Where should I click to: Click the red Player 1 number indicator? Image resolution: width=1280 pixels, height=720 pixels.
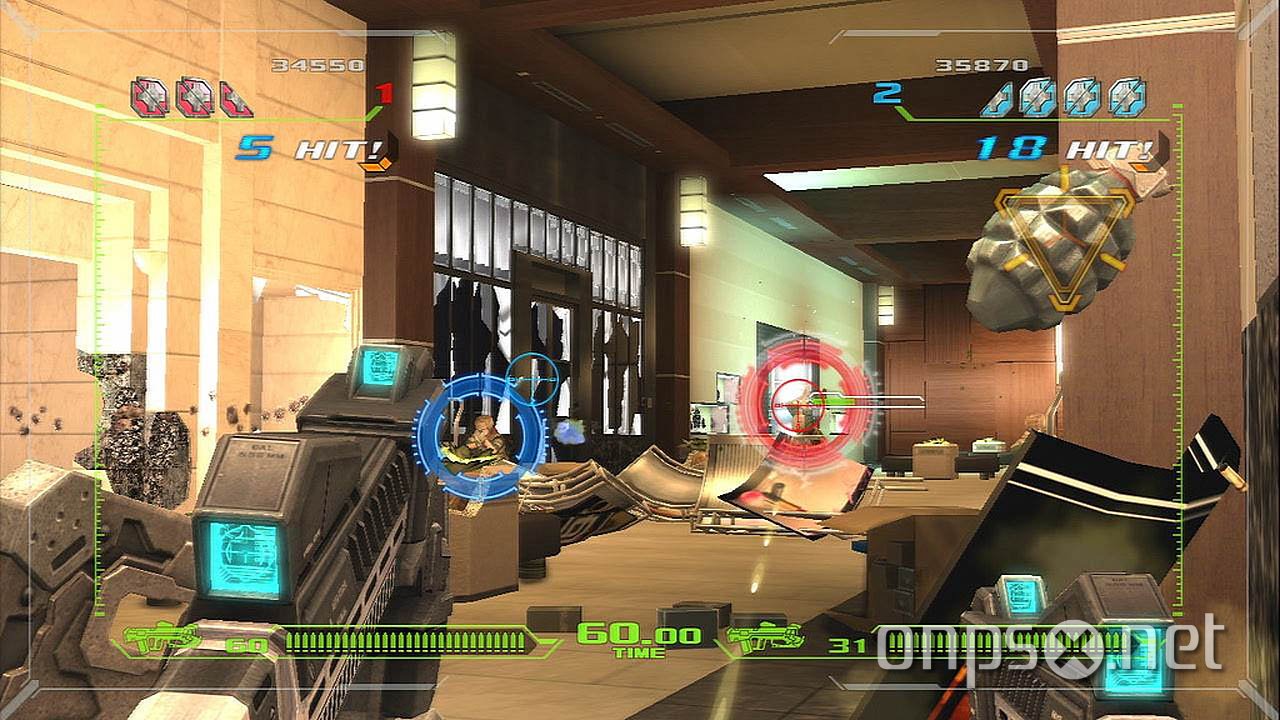[x=383, y=95]
